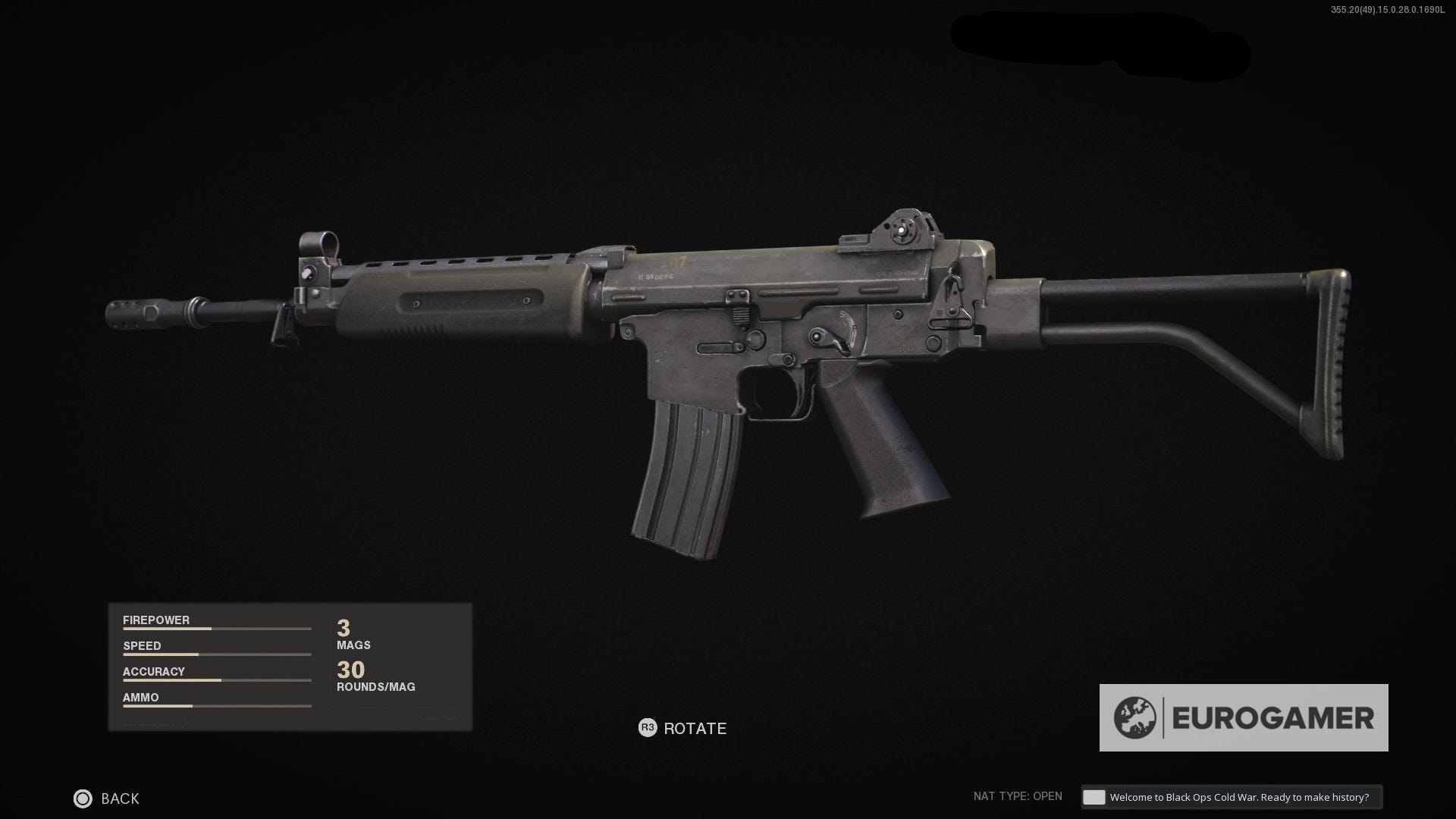Click the notification message box icon

(1093, 797)
